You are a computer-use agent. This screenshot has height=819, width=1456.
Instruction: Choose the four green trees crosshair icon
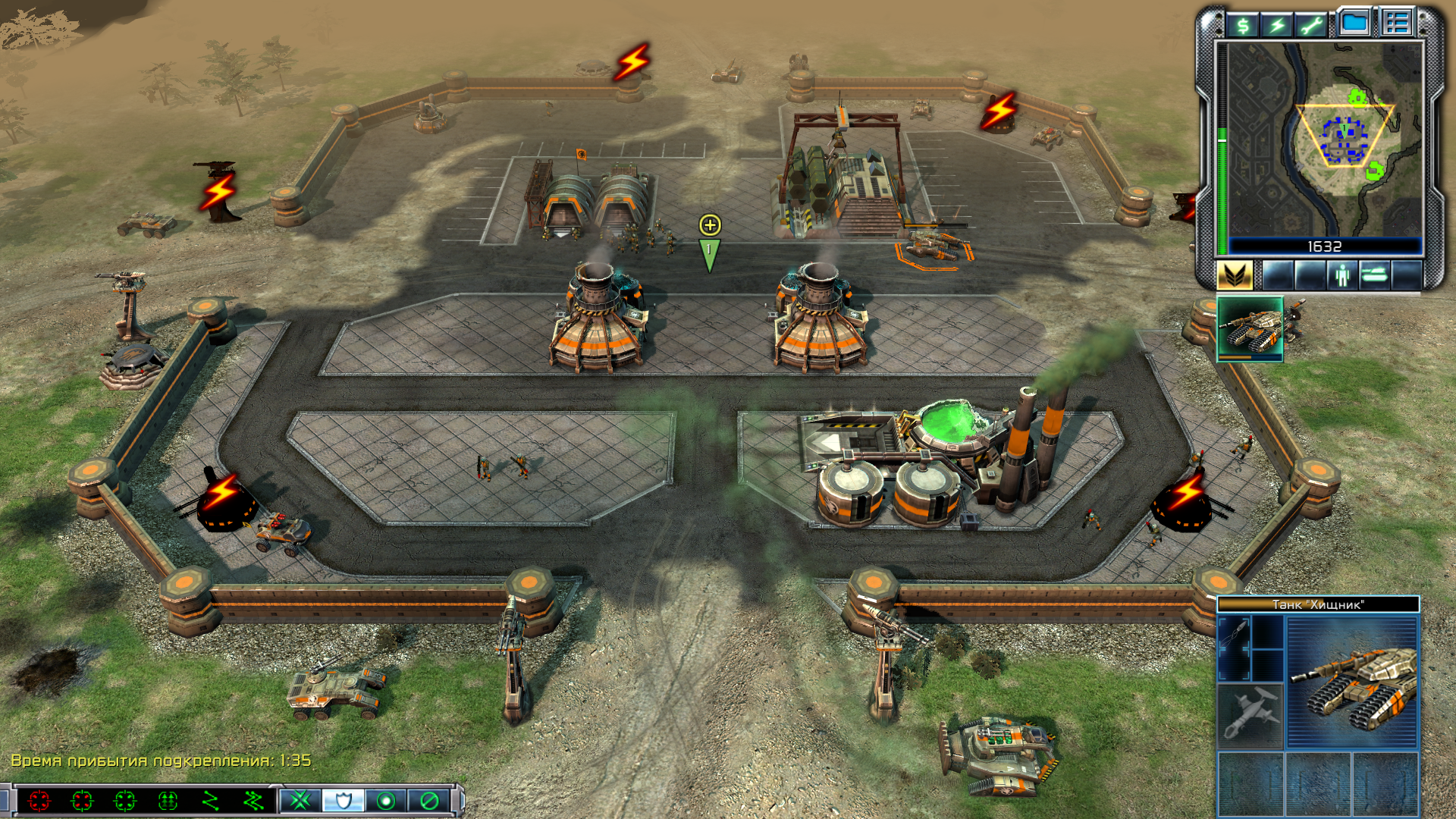(168, 800)
